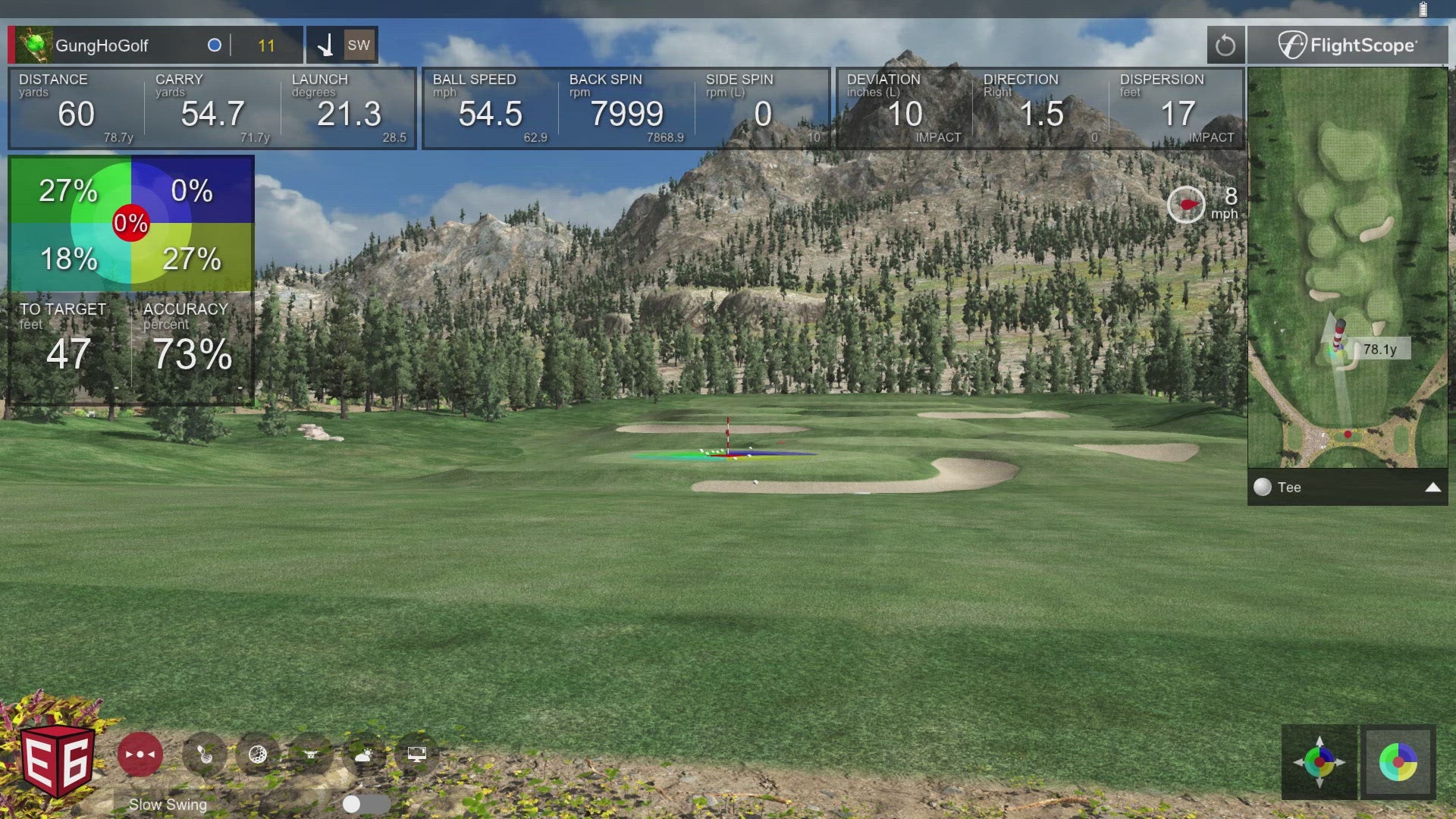This screenshot has width=1456, height=819.
Task: Open the weather cloud and sun icon
Action: (x=363, y=755)
